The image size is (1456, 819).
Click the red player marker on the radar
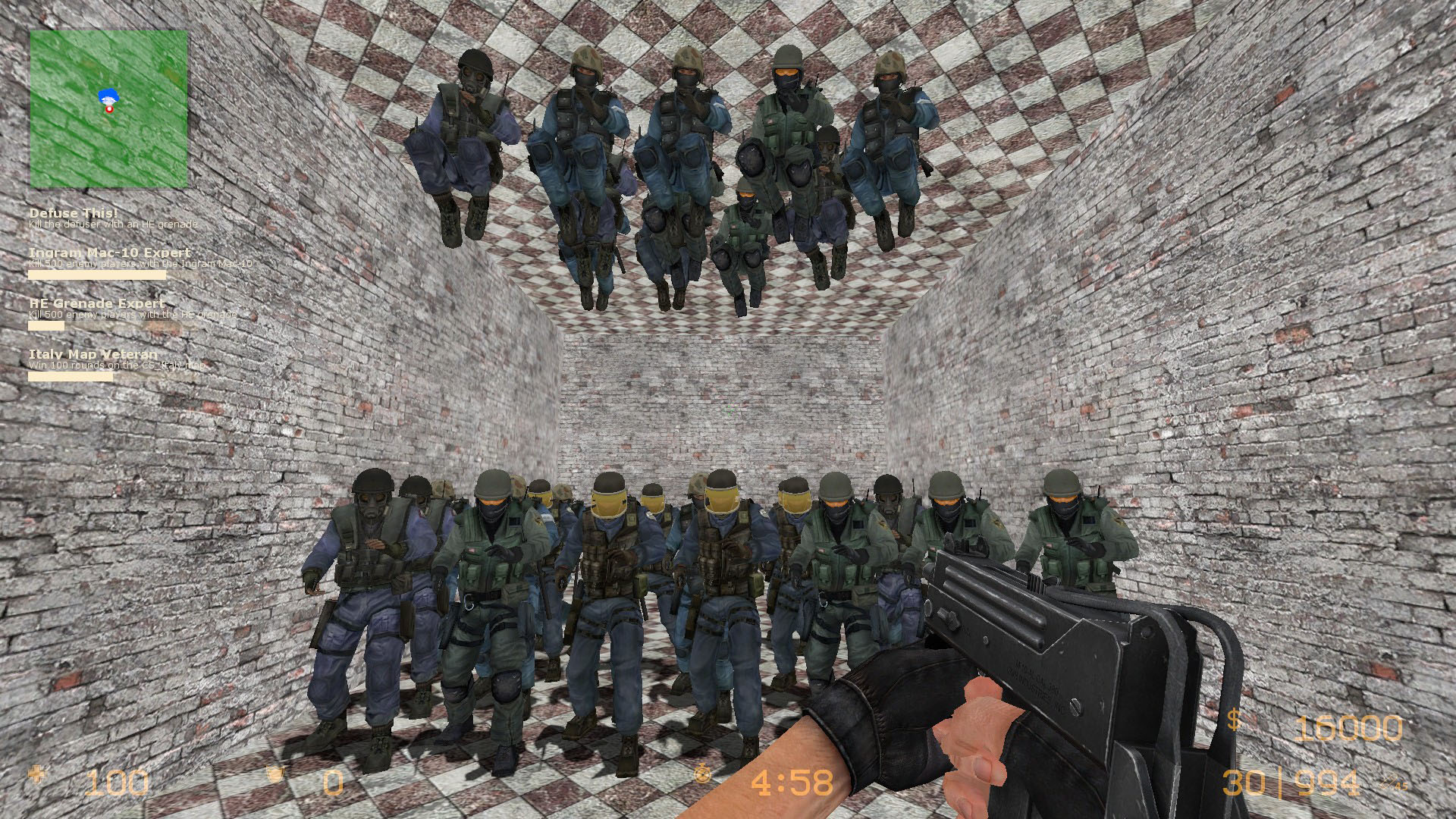pyautogui.click(x=108, y=108)
